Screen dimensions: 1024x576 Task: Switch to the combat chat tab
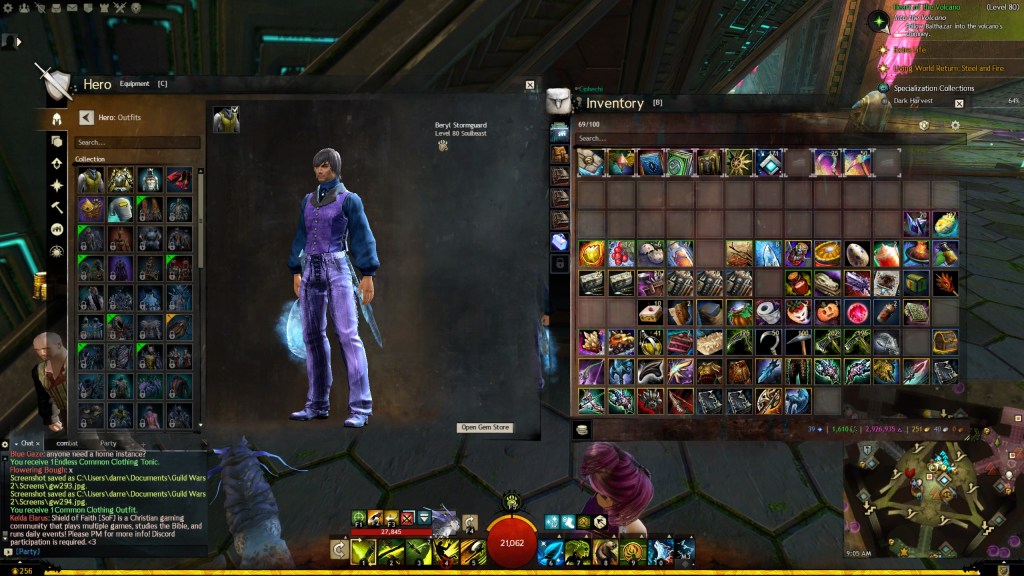coord(67,442)
